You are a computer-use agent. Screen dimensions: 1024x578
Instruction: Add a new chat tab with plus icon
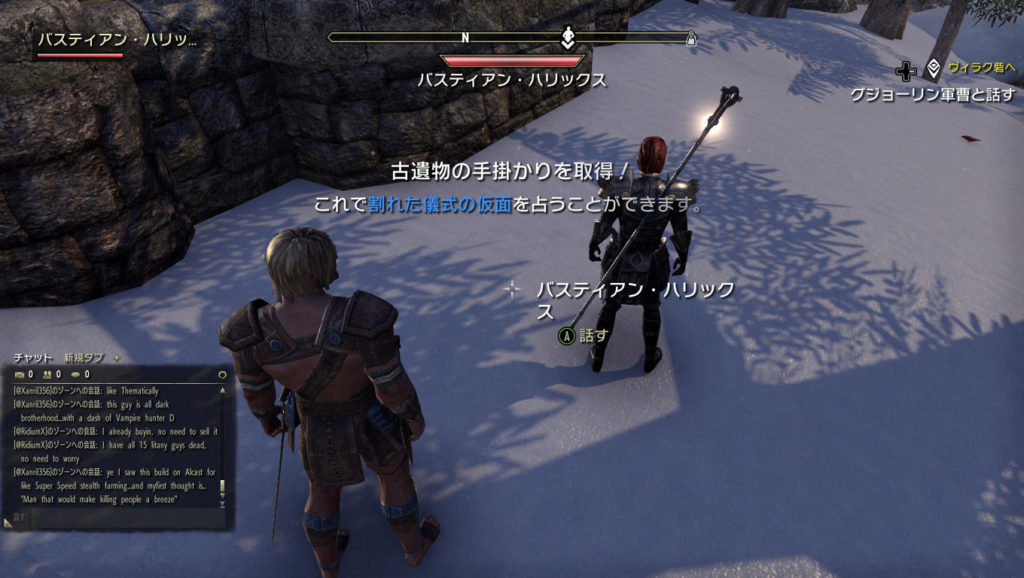point(117,357)
